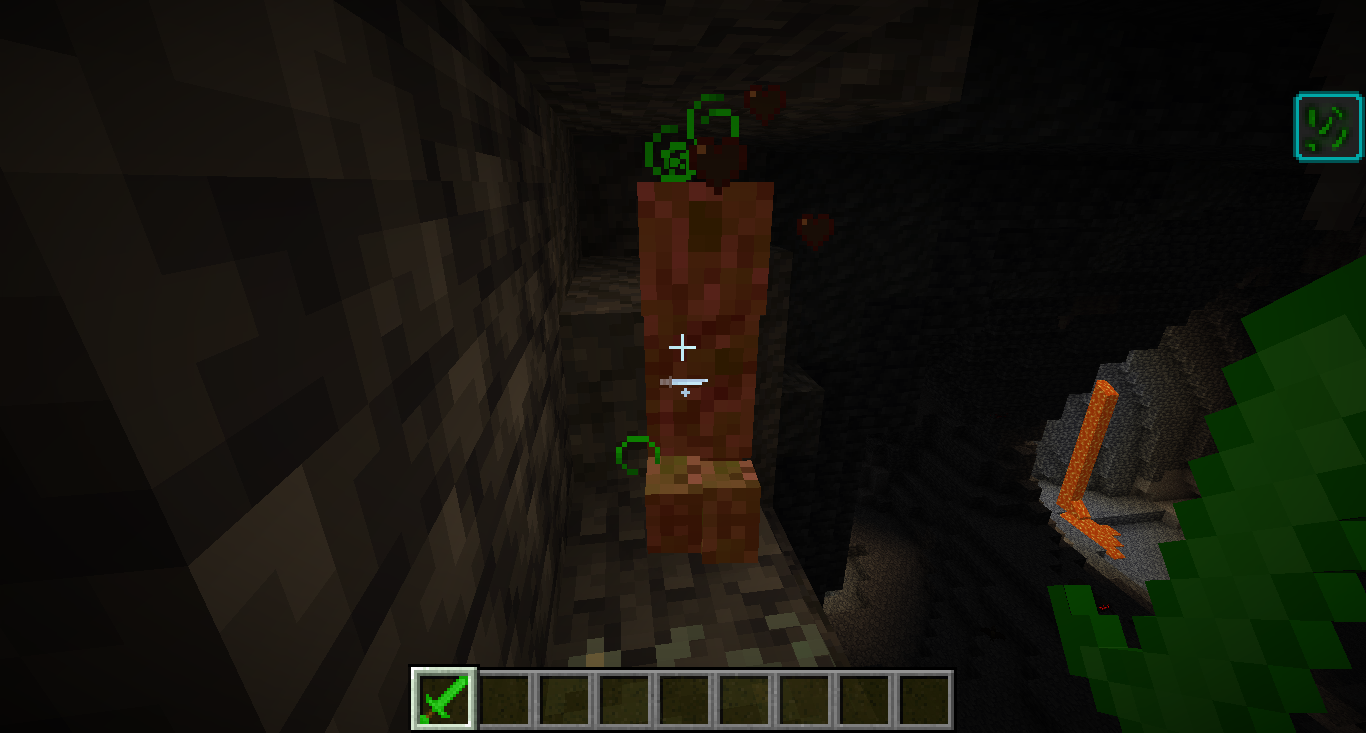The width and height of the screenshot is (1366, 733).
Task: Click the crosshair in screen center
Action: (683, 347)
